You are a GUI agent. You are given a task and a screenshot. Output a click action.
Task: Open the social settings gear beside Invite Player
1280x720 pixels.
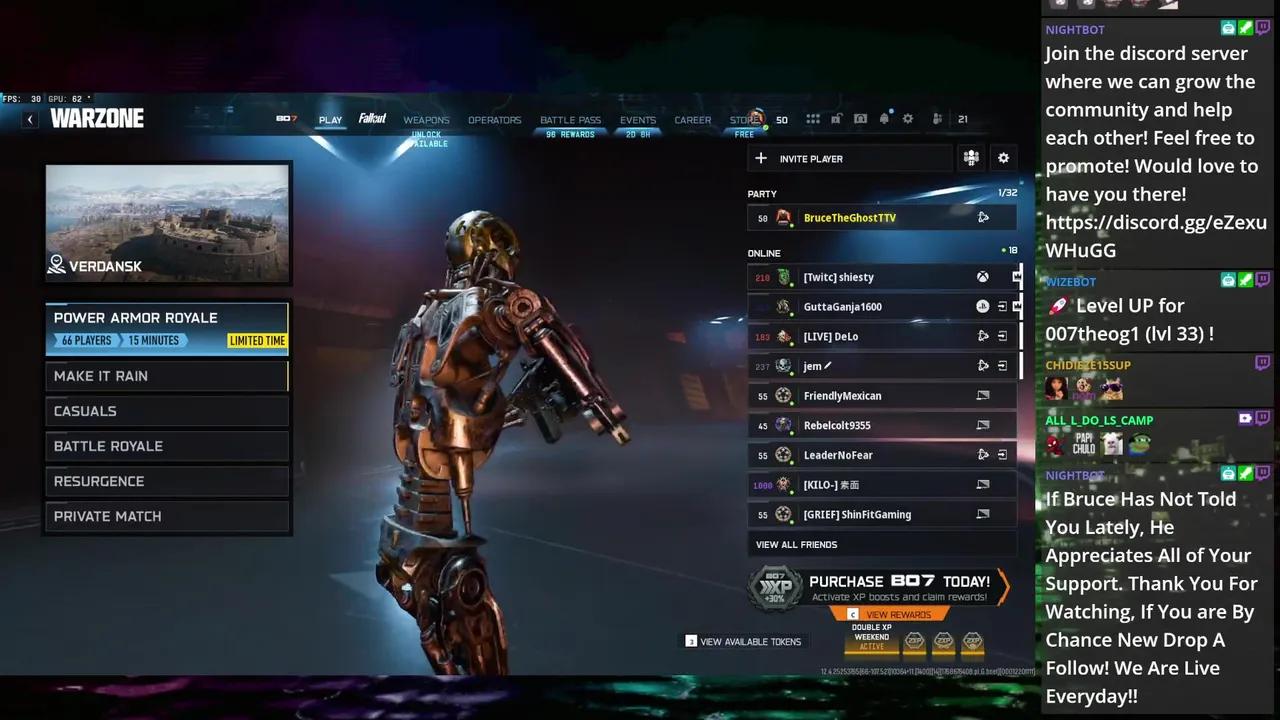click(1003, 158)
